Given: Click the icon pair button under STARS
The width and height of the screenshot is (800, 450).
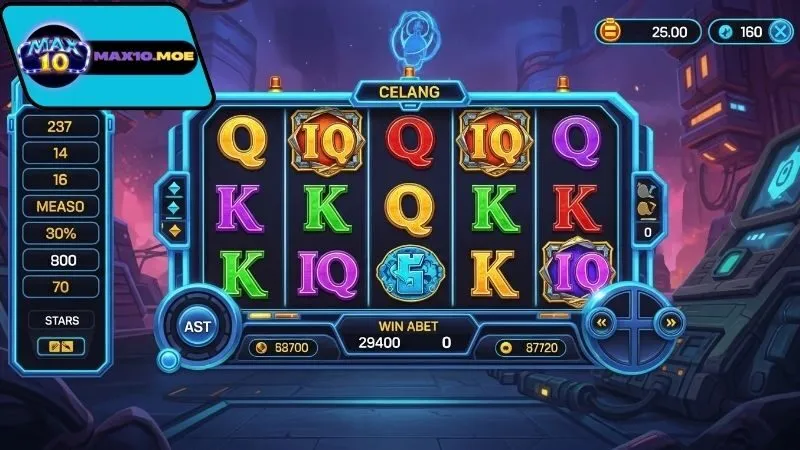Looking at the screenshot, I should [x=60, y=346].
